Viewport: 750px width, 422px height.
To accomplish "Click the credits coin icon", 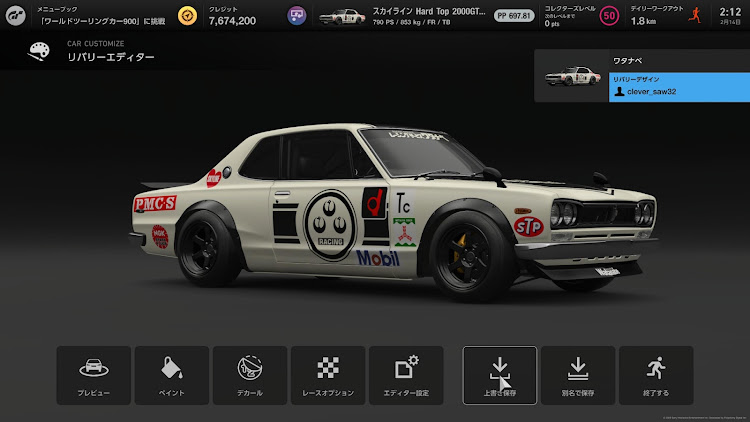I will (188, 16).
